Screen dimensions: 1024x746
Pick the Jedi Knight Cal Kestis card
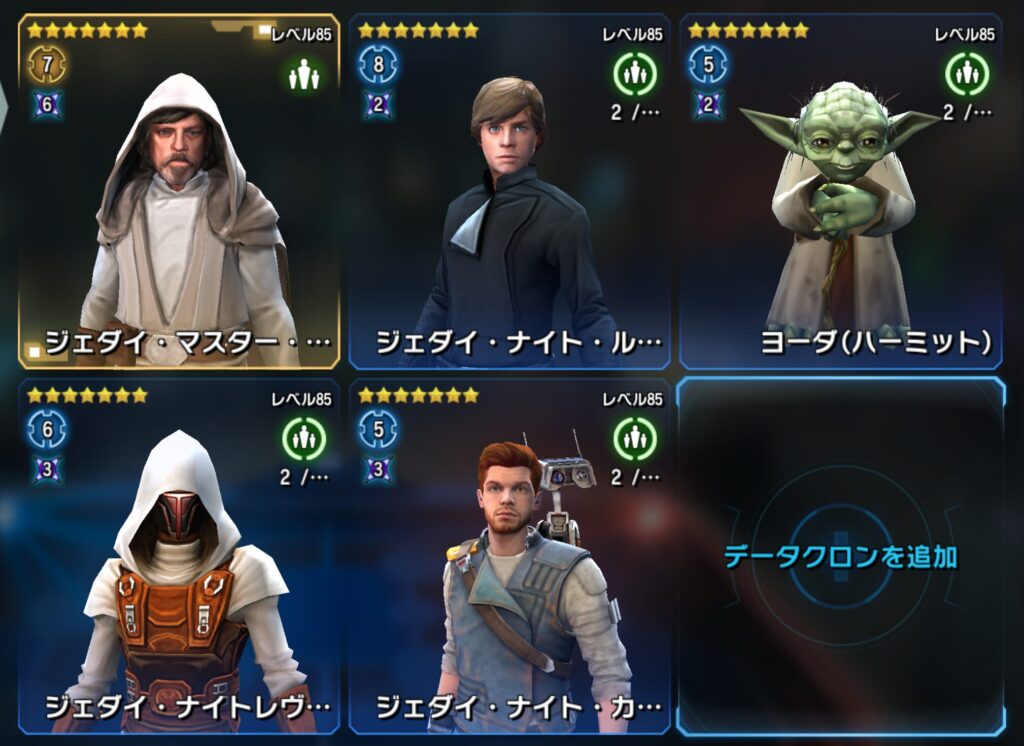click(509, 556)
